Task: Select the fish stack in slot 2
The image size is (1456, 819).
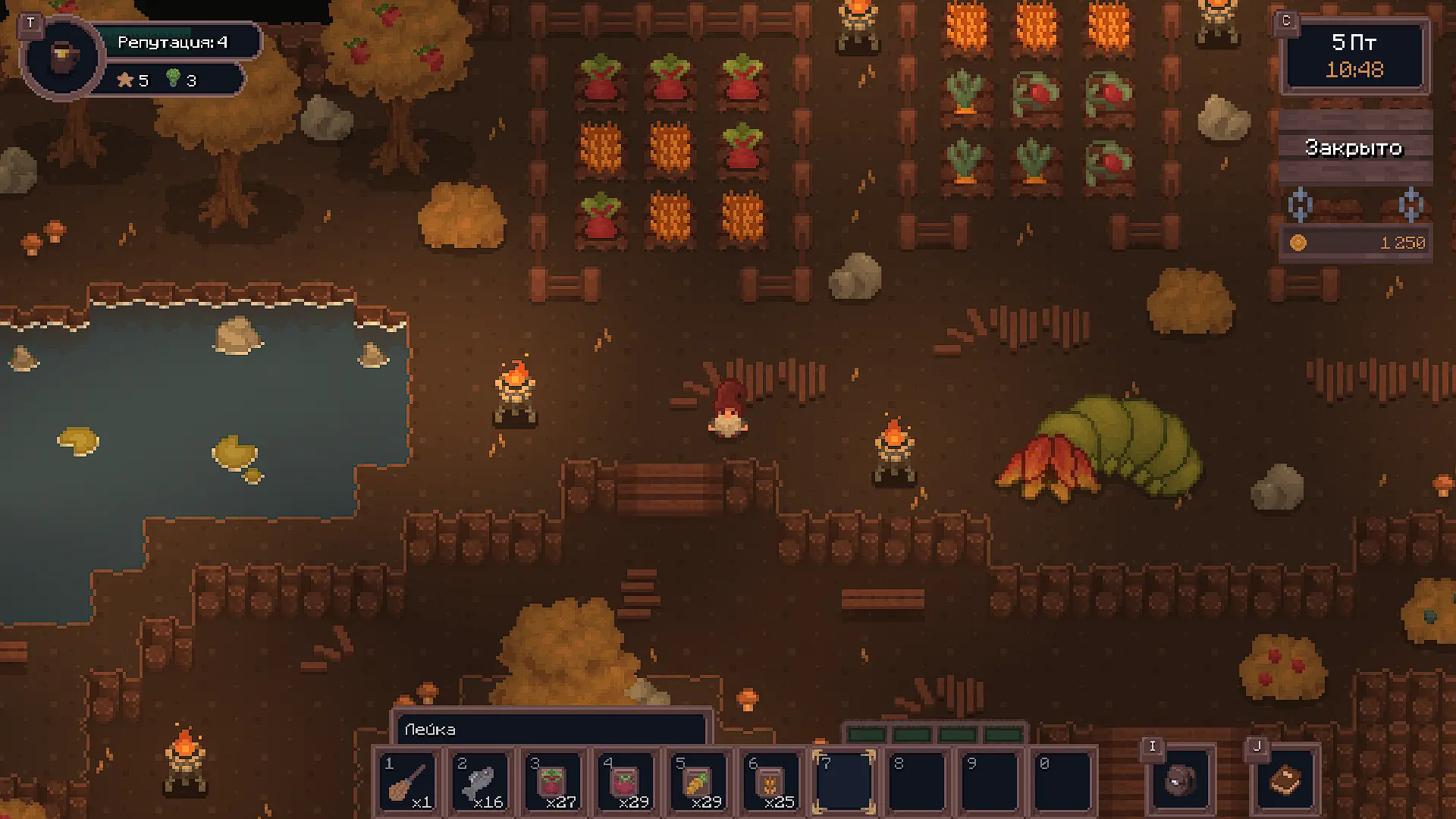Action: click(481, 782)
